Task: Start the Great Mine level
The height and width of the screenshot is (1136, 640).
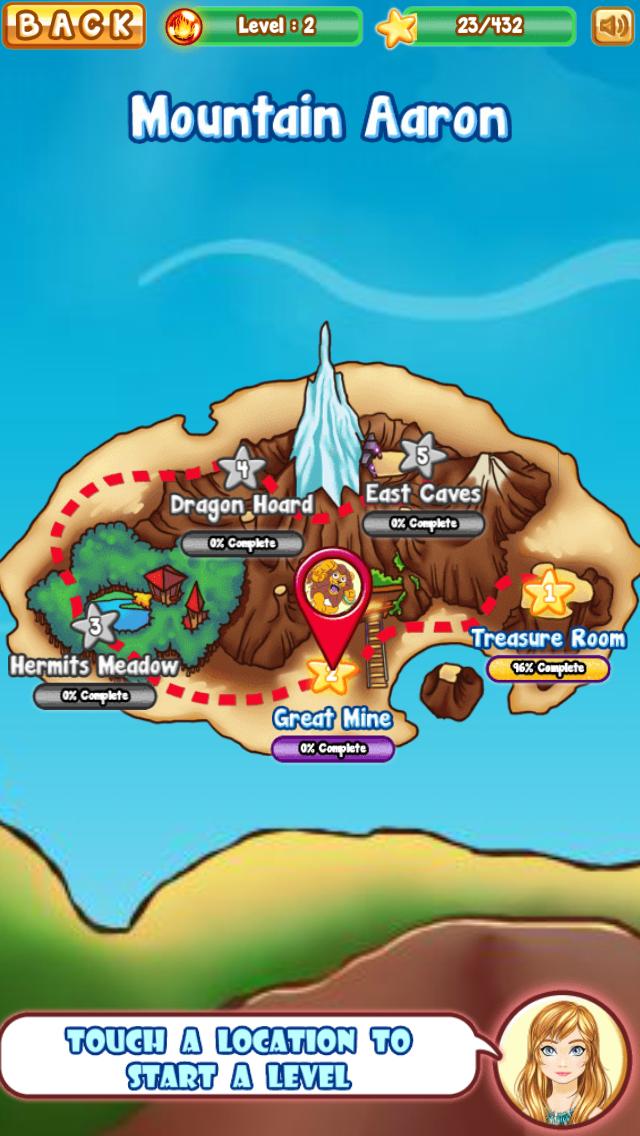Action: click(x=333, y=672)
